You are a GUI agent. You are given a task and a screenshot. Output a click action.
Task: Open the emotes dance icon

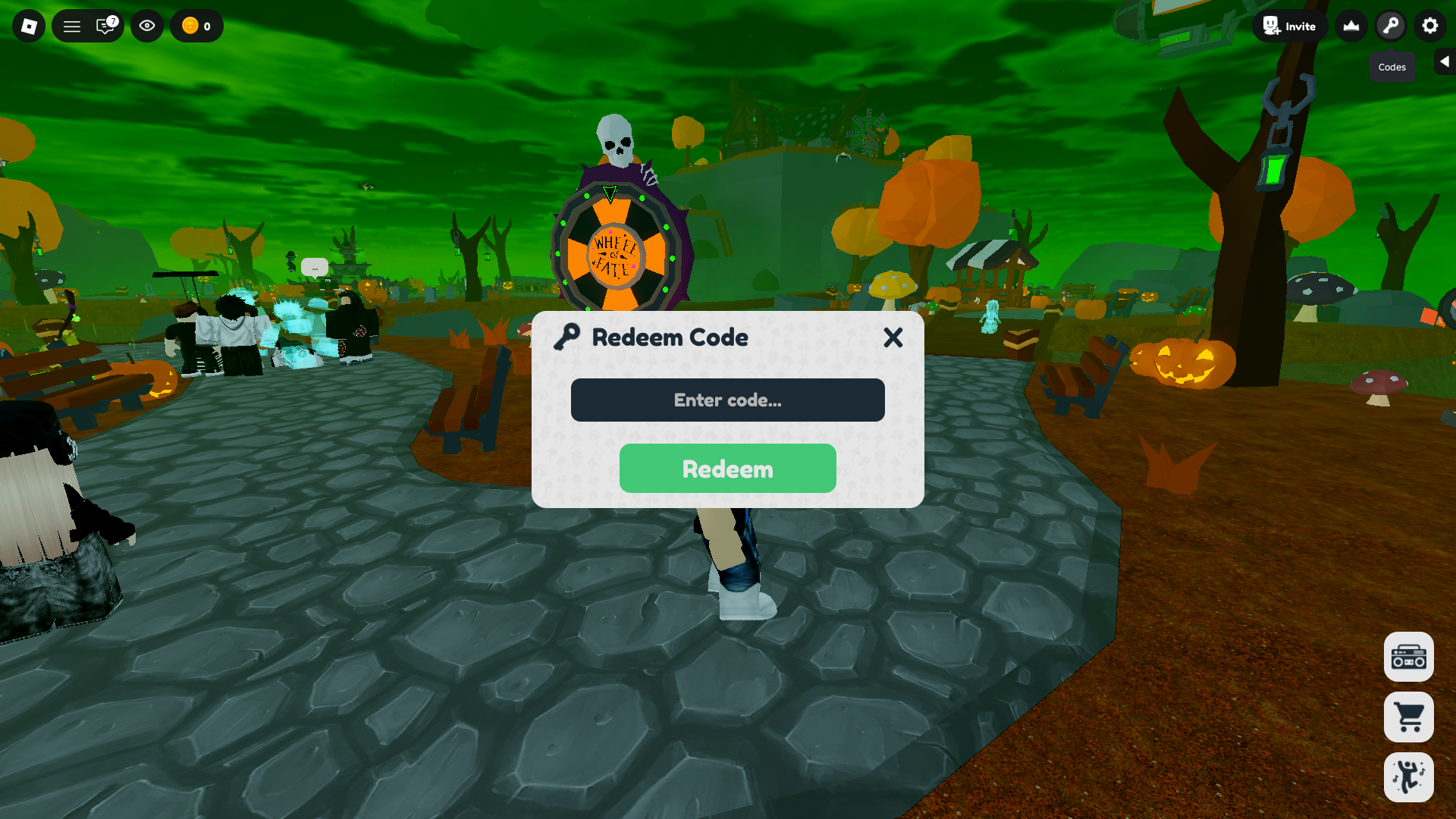coord(1408,777)
